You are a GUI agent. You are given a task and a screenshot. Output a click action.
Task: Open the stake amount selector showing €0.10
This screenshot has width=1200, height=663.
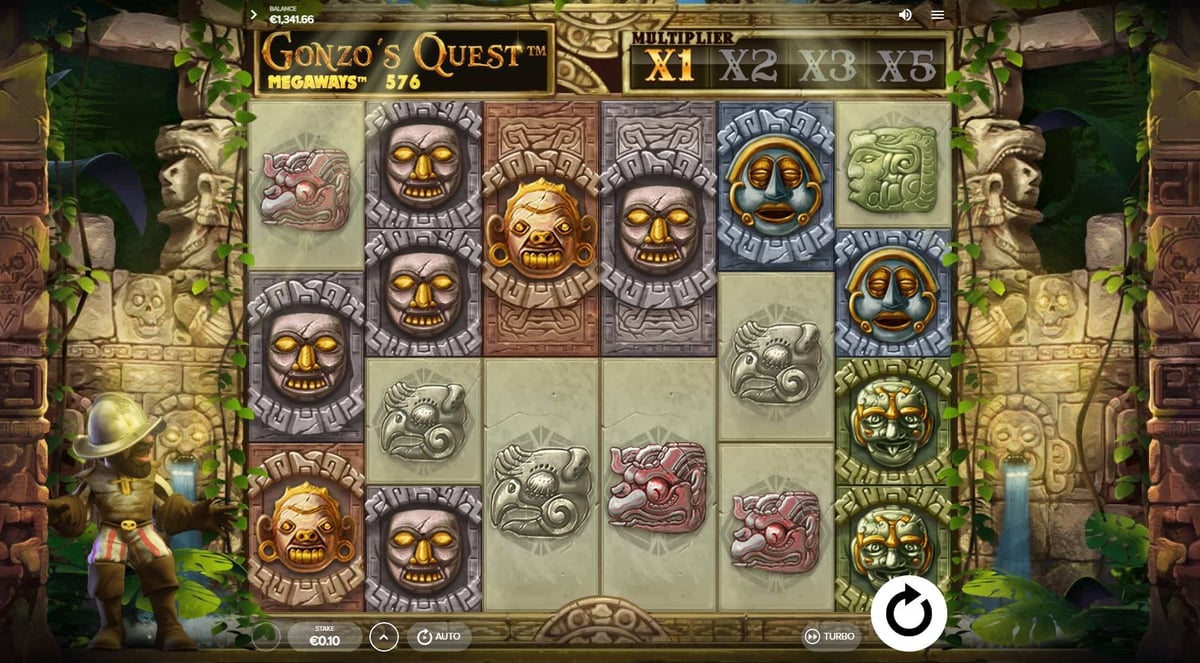coord(324,636)
